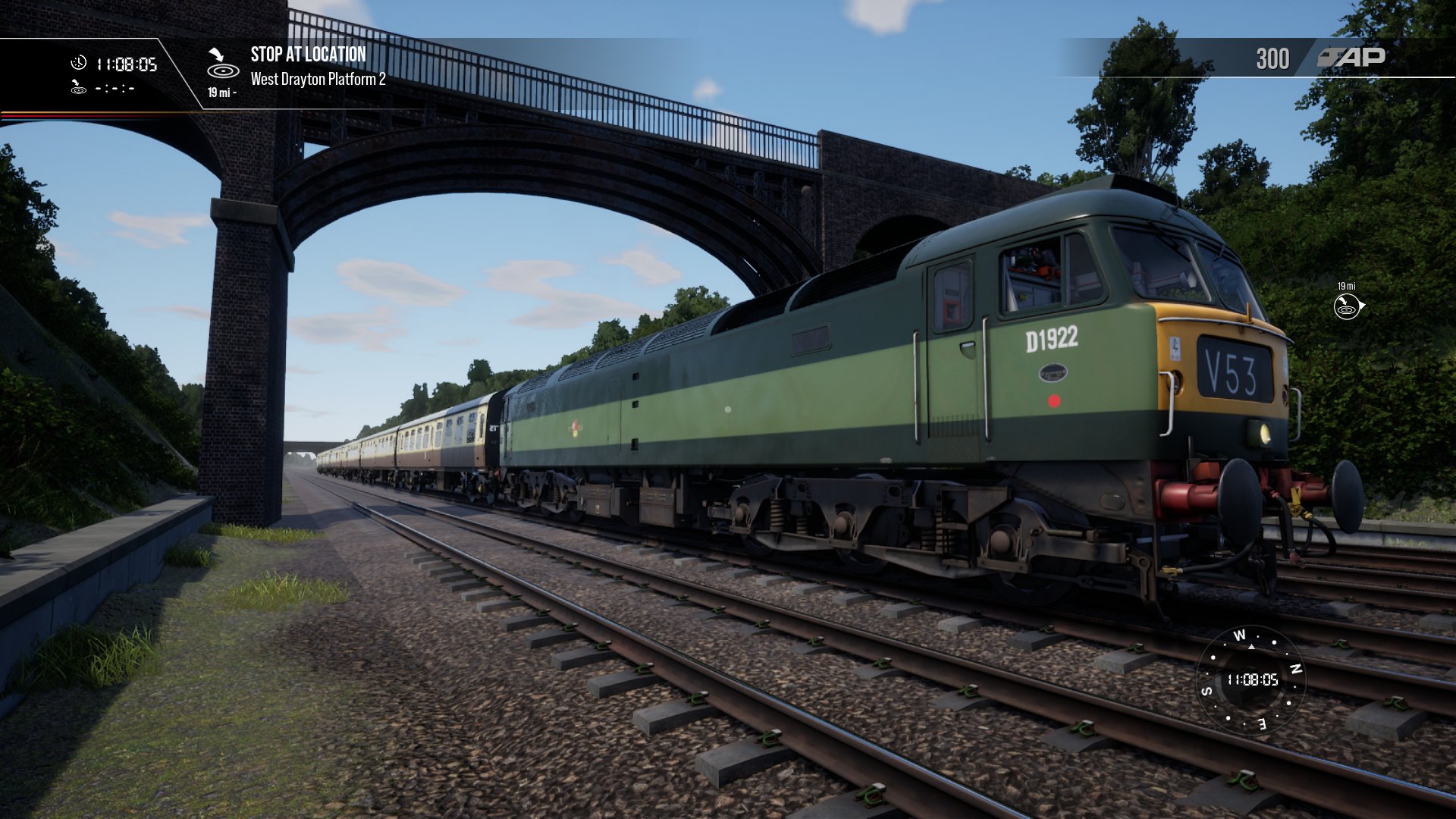
Task: Select the 19 mi objective marker
Action: tap(1348, 306)
